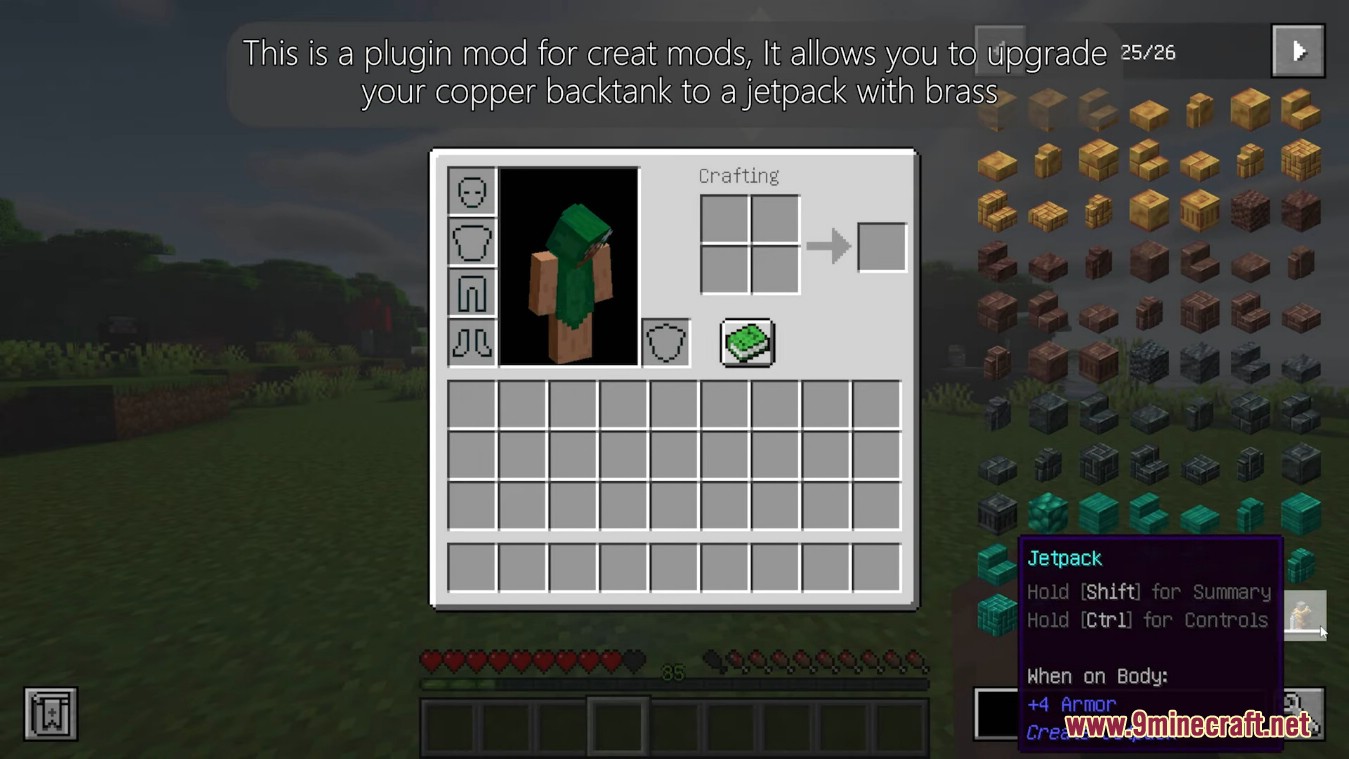Click the top-left crafting grid slot
Screen dimensions: 1349x759
725,220
